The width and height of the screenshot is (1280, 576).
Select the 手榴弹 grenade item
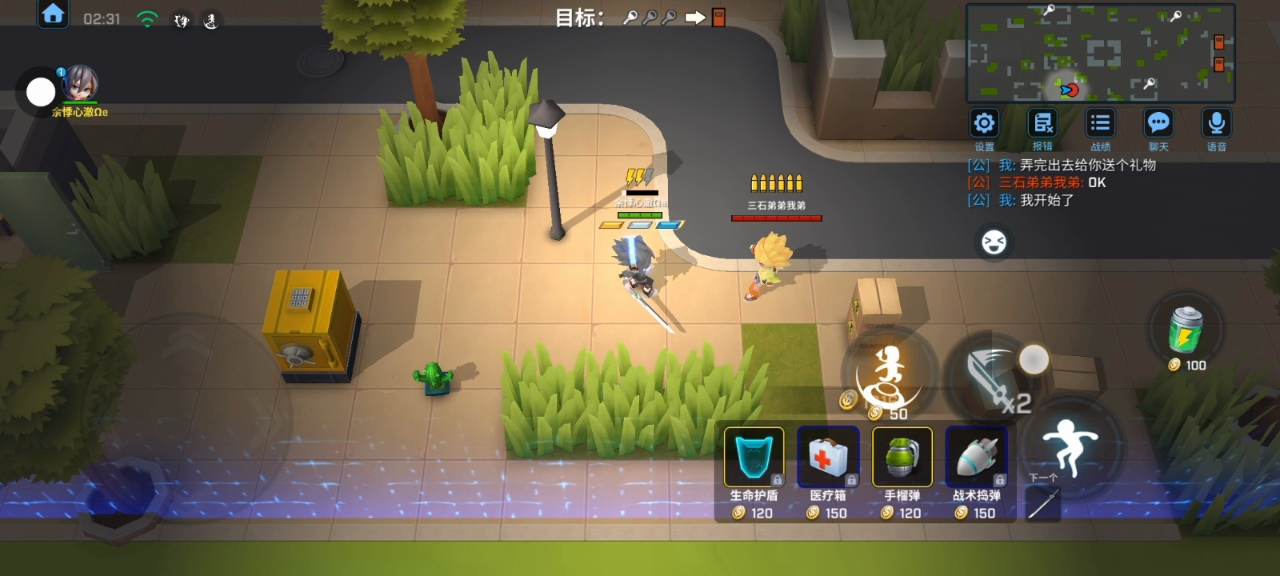click(902, 458)
